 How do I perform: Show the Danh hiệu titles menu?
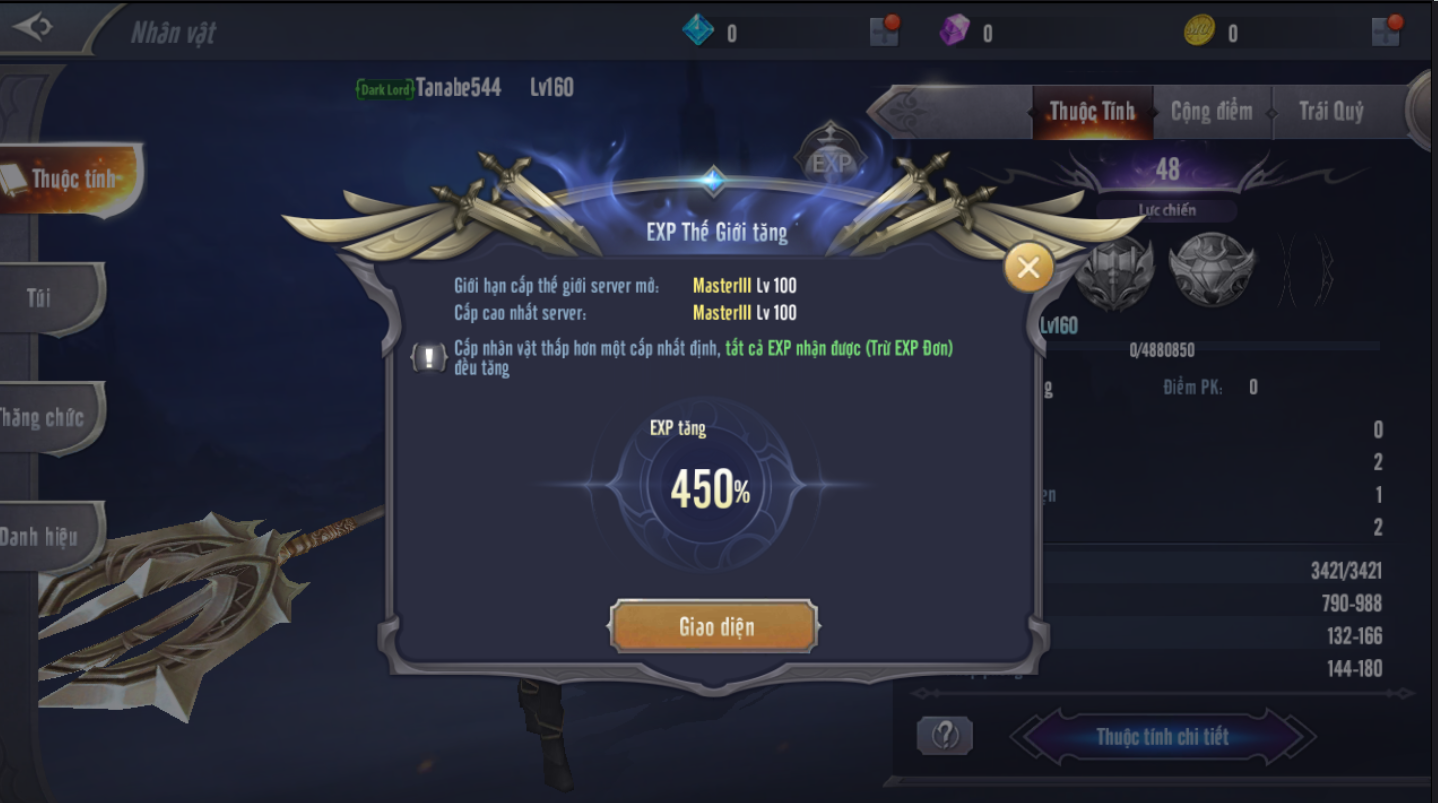40,537
